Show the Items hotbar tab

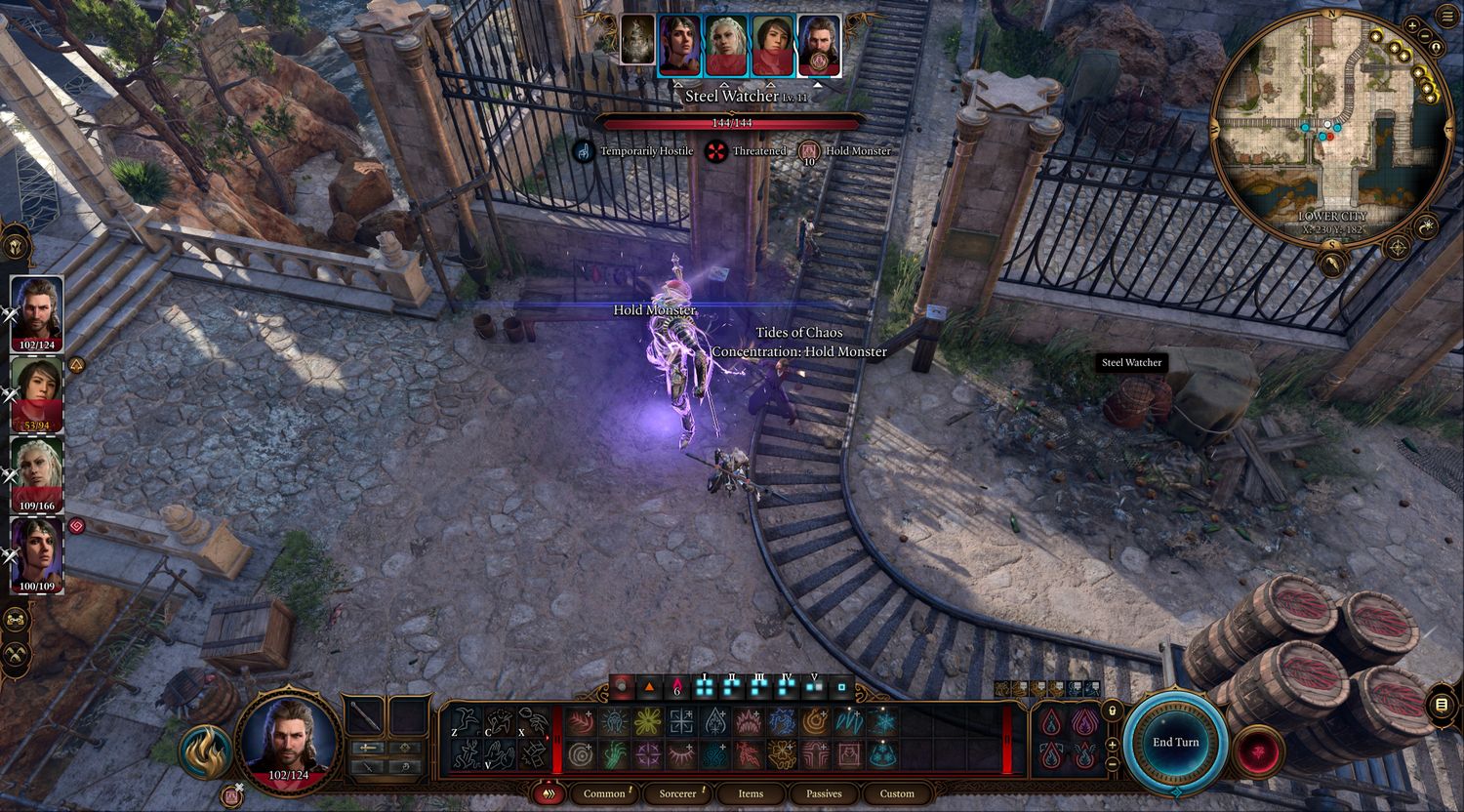point(751,793)
